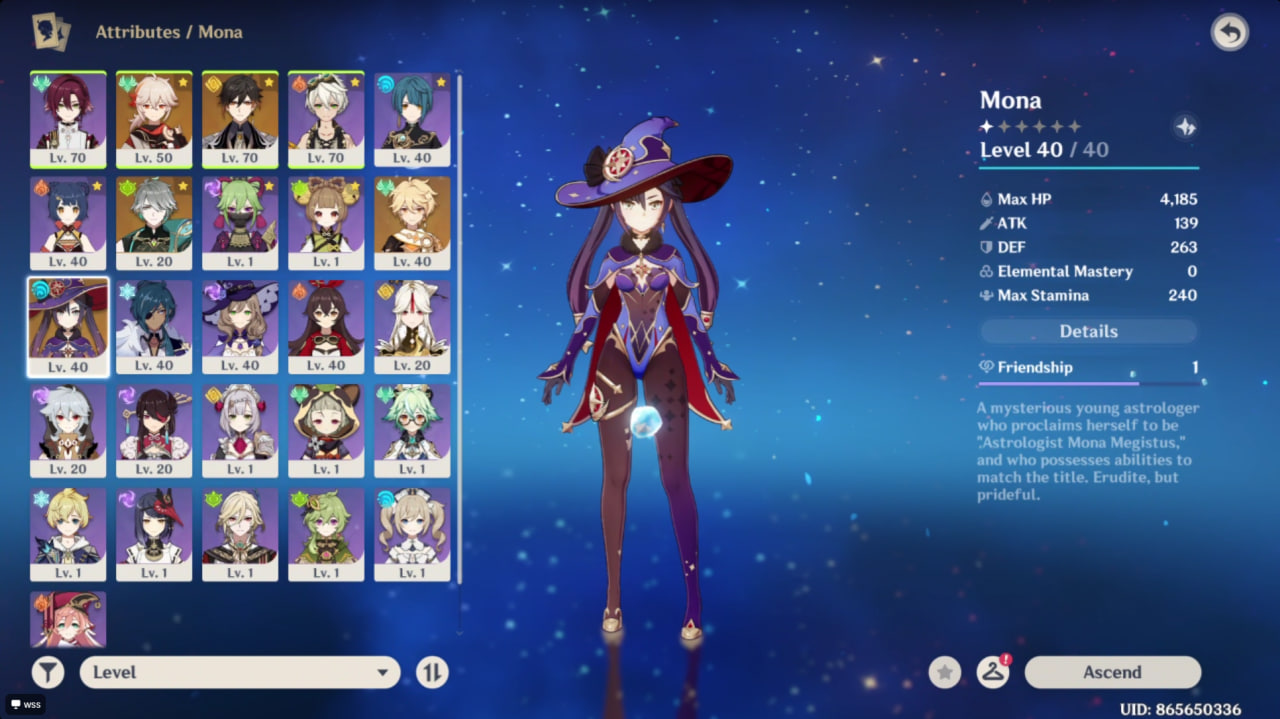Select Bennett's character portrait
This screenshot has width=1280, height=719.
(326, 118)
